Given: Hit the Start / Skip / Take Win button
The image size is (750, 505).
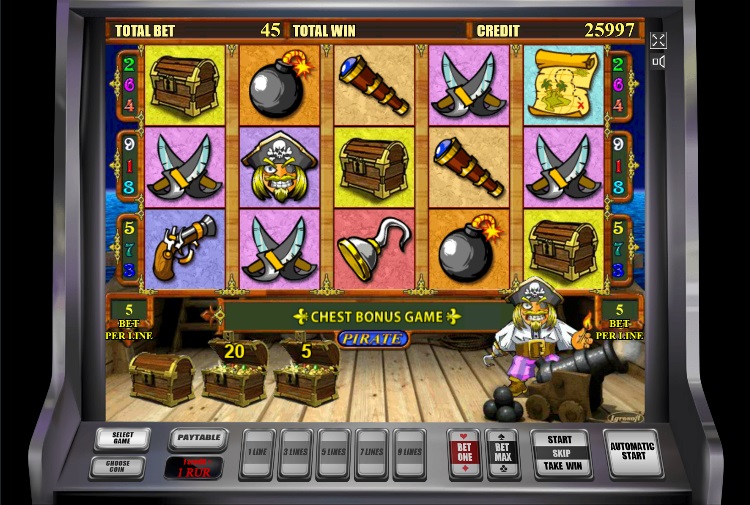Looking at the screenshot, I should coord(560,452).
